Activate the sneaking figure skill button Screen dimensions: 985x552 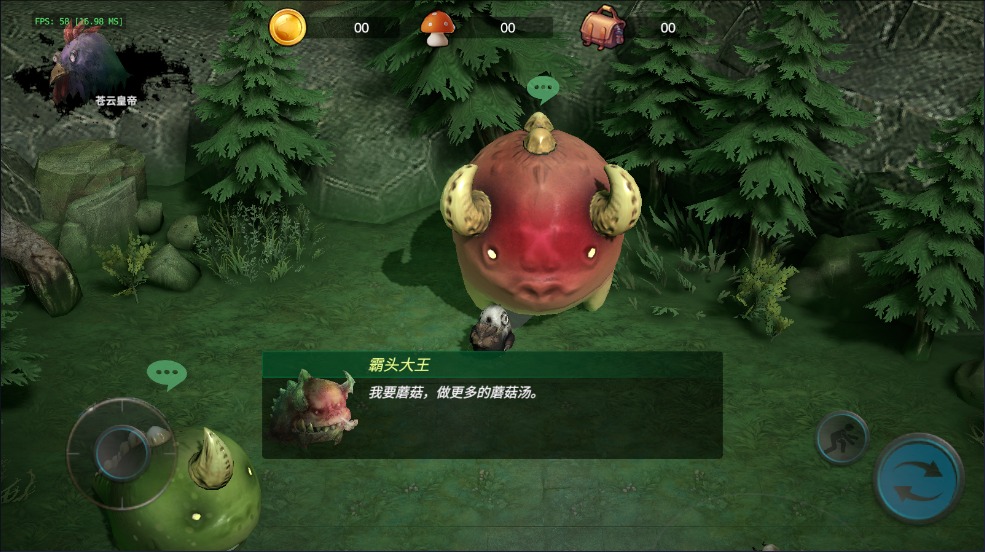coord(841,437)
